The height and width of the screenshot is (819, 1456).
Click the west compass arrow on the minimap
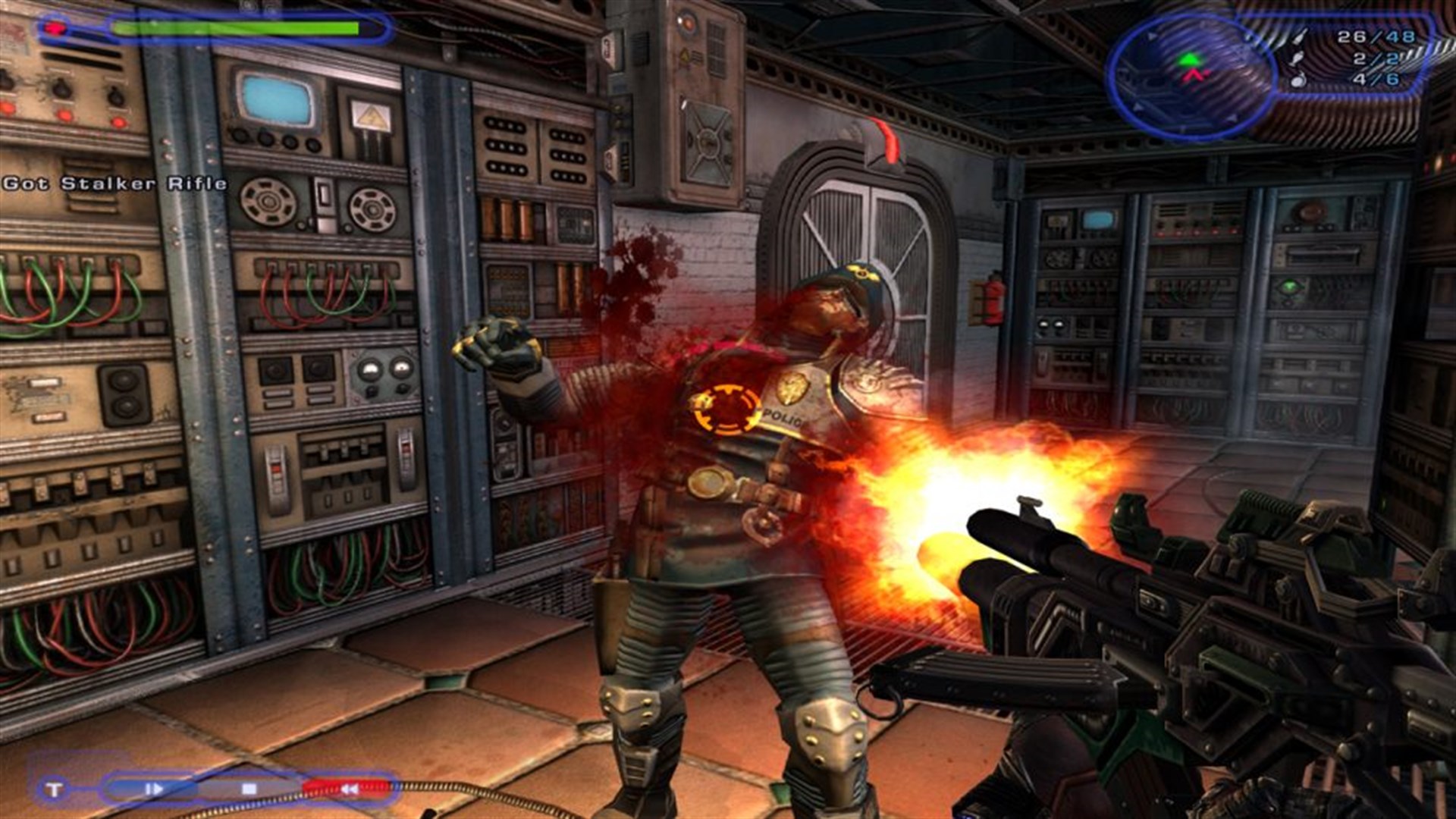tap(1138, 108)
